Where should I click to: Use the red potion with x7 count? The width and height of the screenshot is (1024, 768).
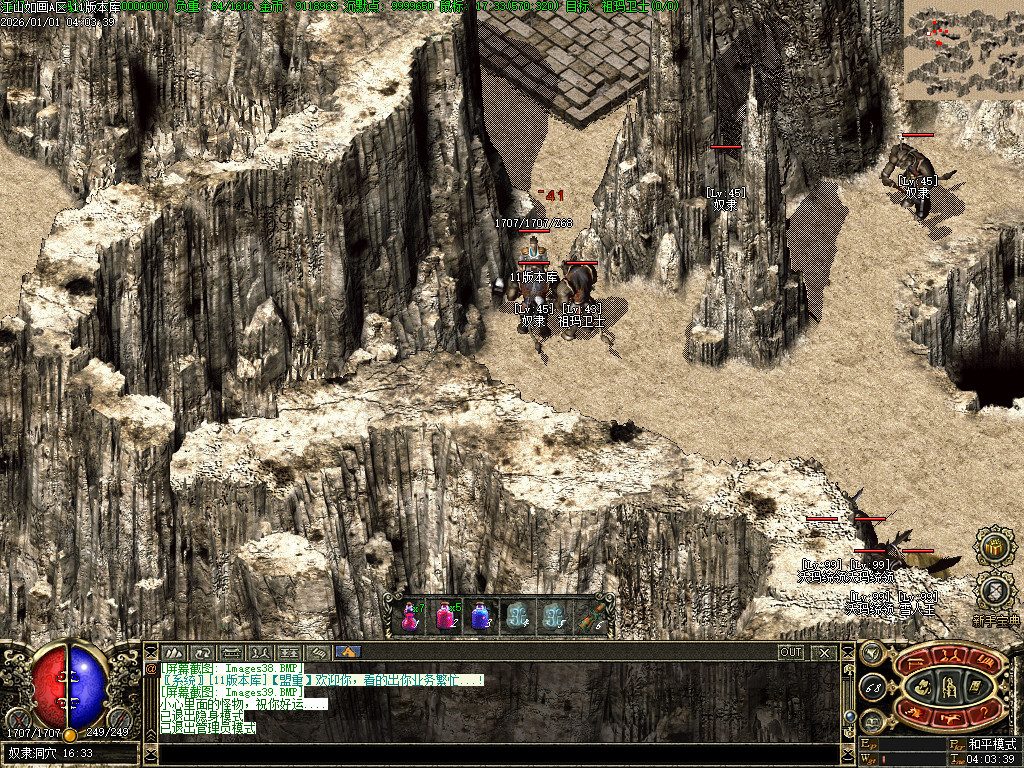point(408,616)
